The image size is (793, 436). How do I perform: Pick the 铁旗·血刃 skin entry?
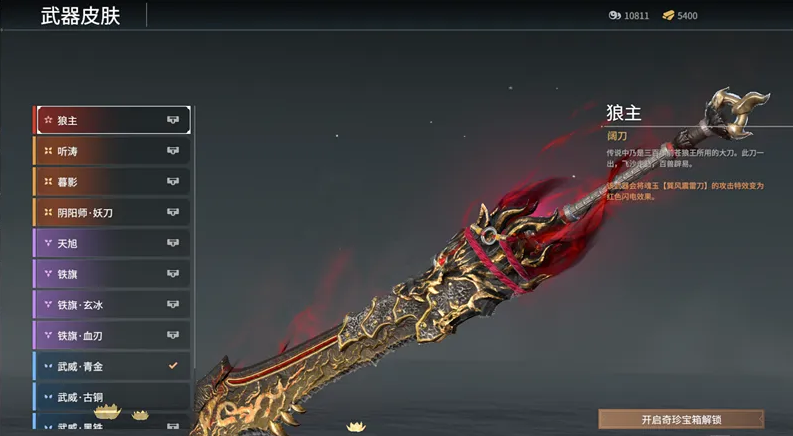[112, 336]
